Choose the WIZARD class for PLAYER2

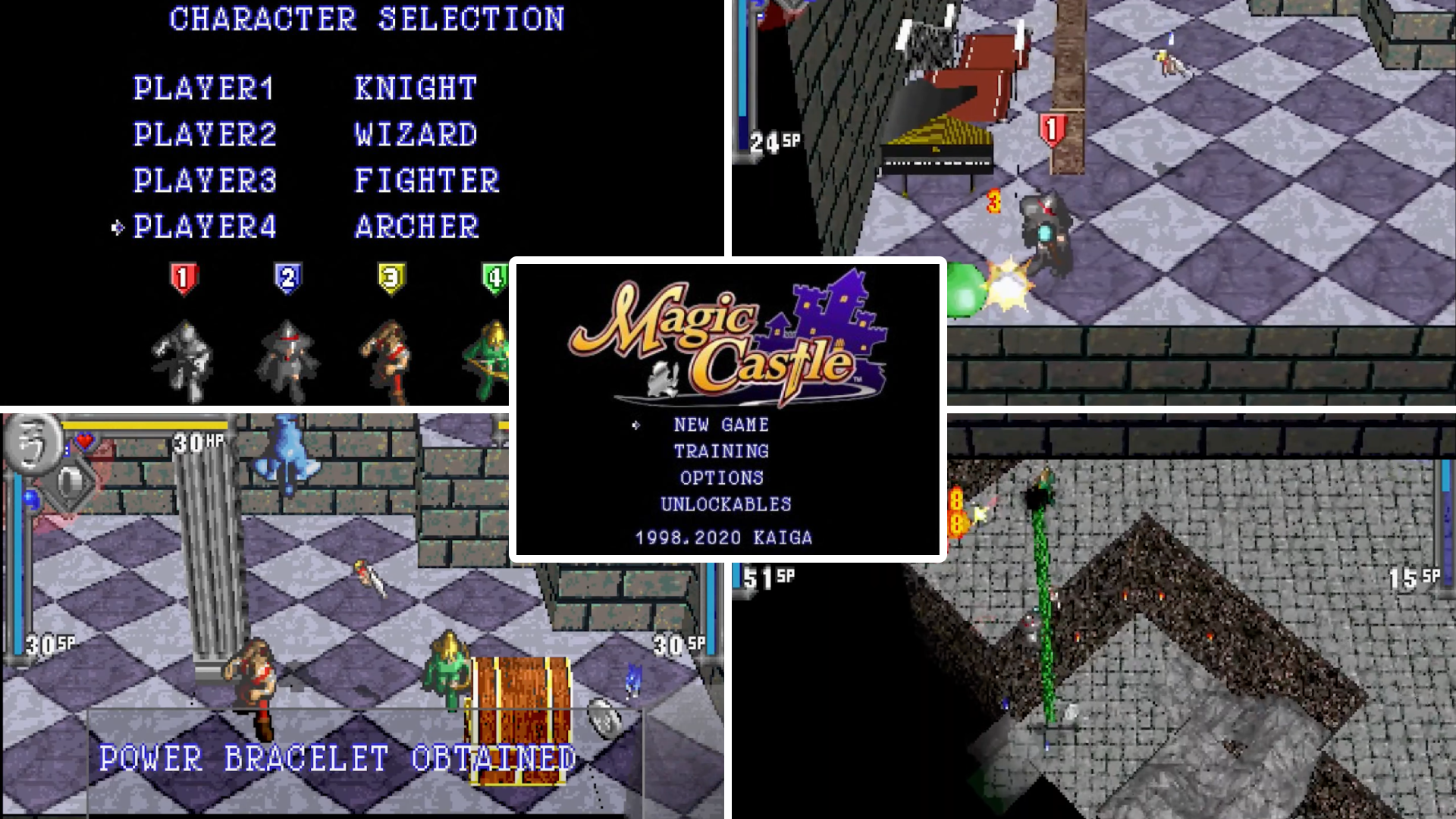pos(416,135)
